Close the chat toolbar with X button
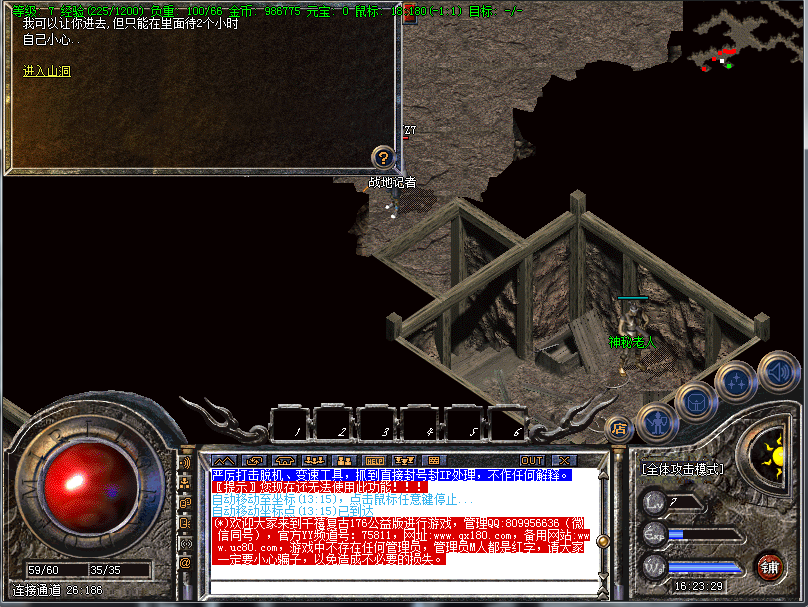The height and width of the screenshot is (607, 808). tap(563, 460)
